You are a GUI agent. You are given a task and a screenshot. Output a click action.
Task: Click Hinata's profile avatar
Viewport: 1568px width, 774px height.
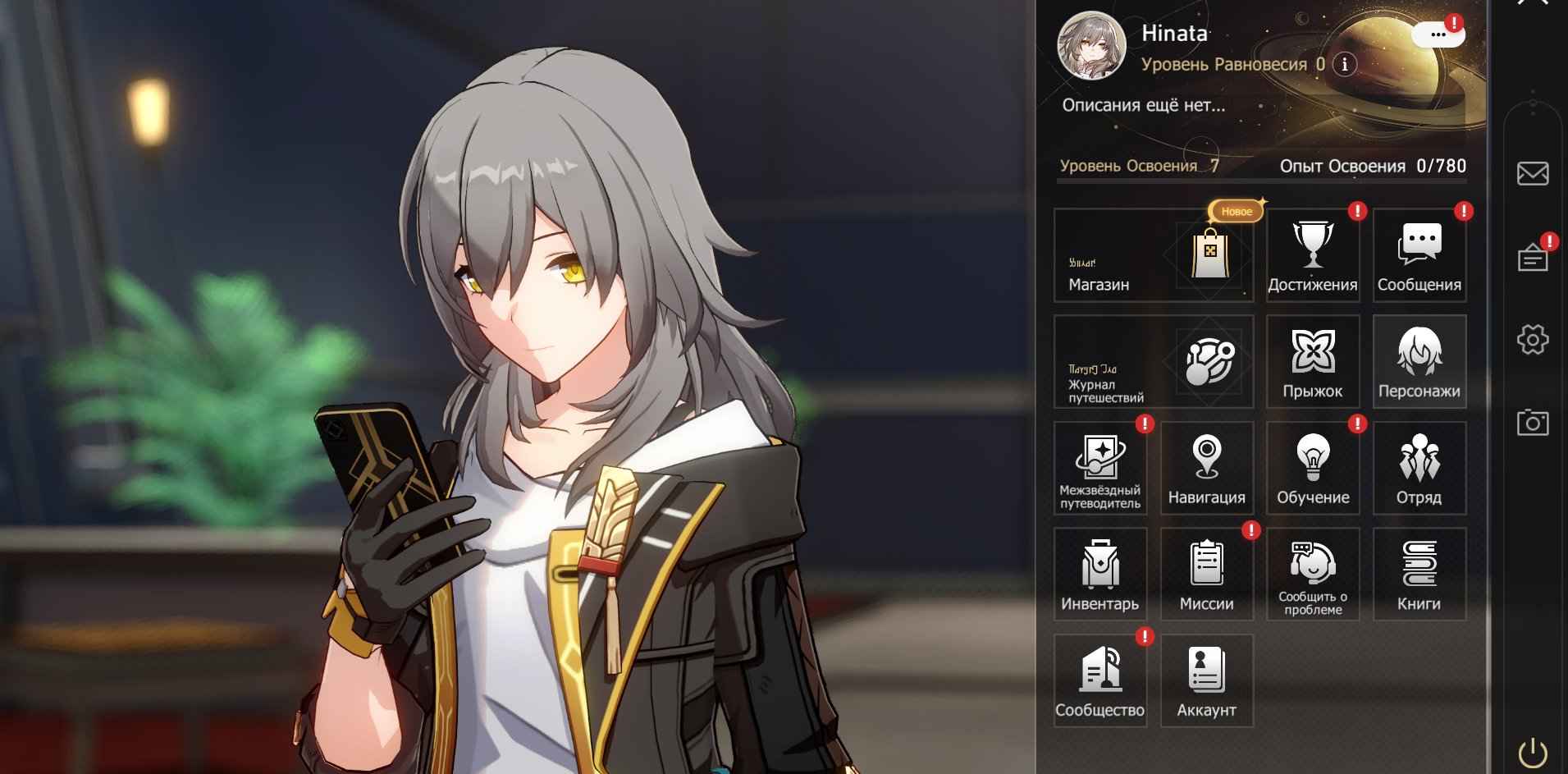(1093, 45)
